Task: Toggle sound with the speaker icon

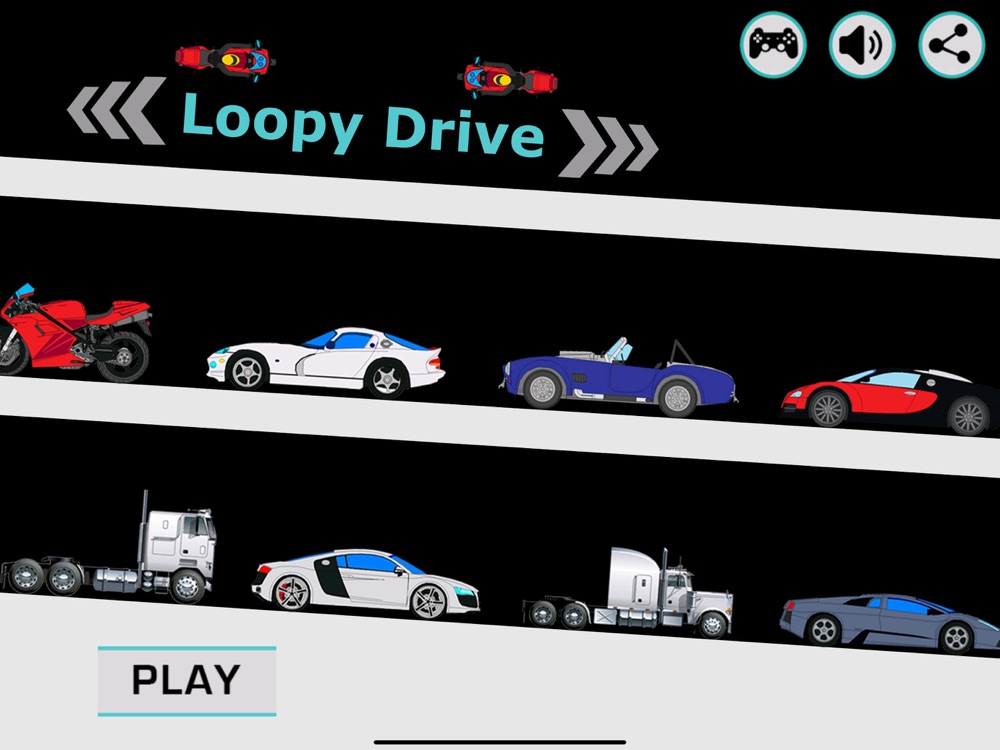Action: [x=861, y=45]
